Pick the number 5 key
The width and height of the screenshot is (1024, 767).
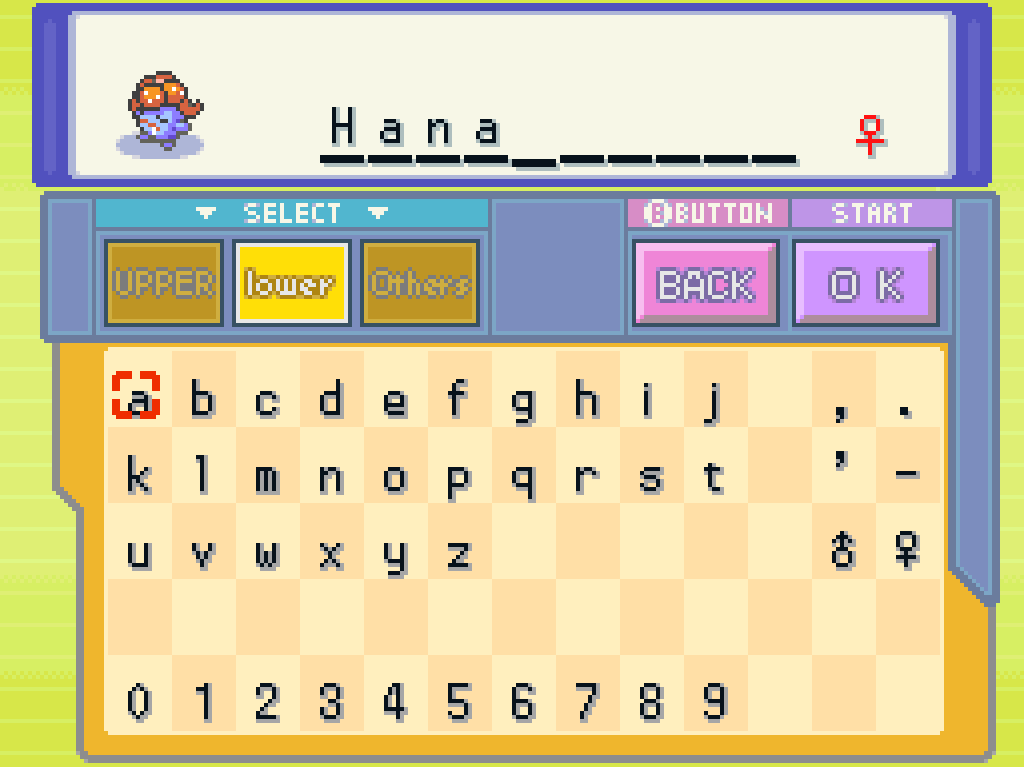point(459,703)
